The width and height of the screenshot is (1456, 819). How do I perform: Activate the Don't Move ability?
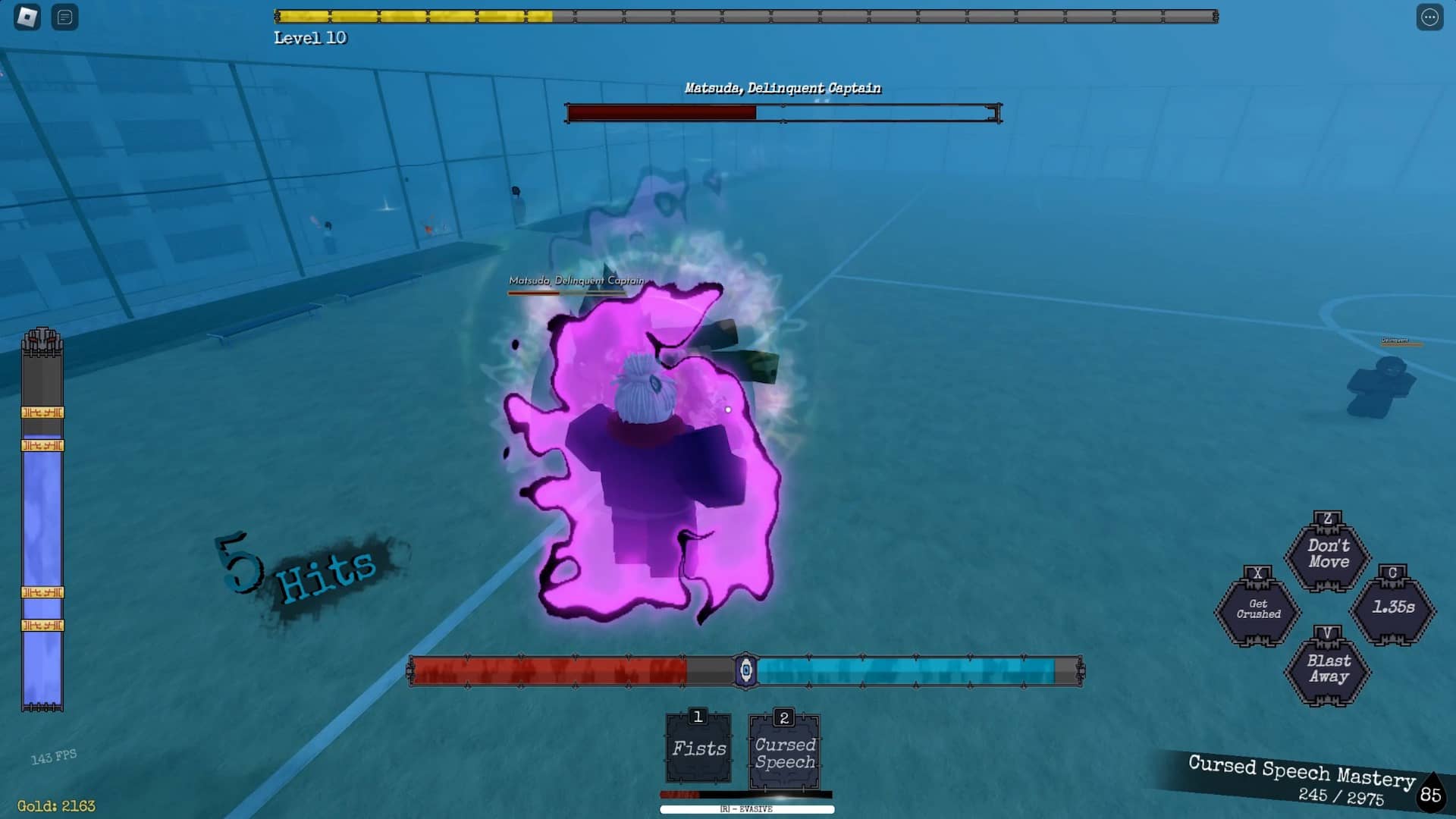coord(1328,554)
